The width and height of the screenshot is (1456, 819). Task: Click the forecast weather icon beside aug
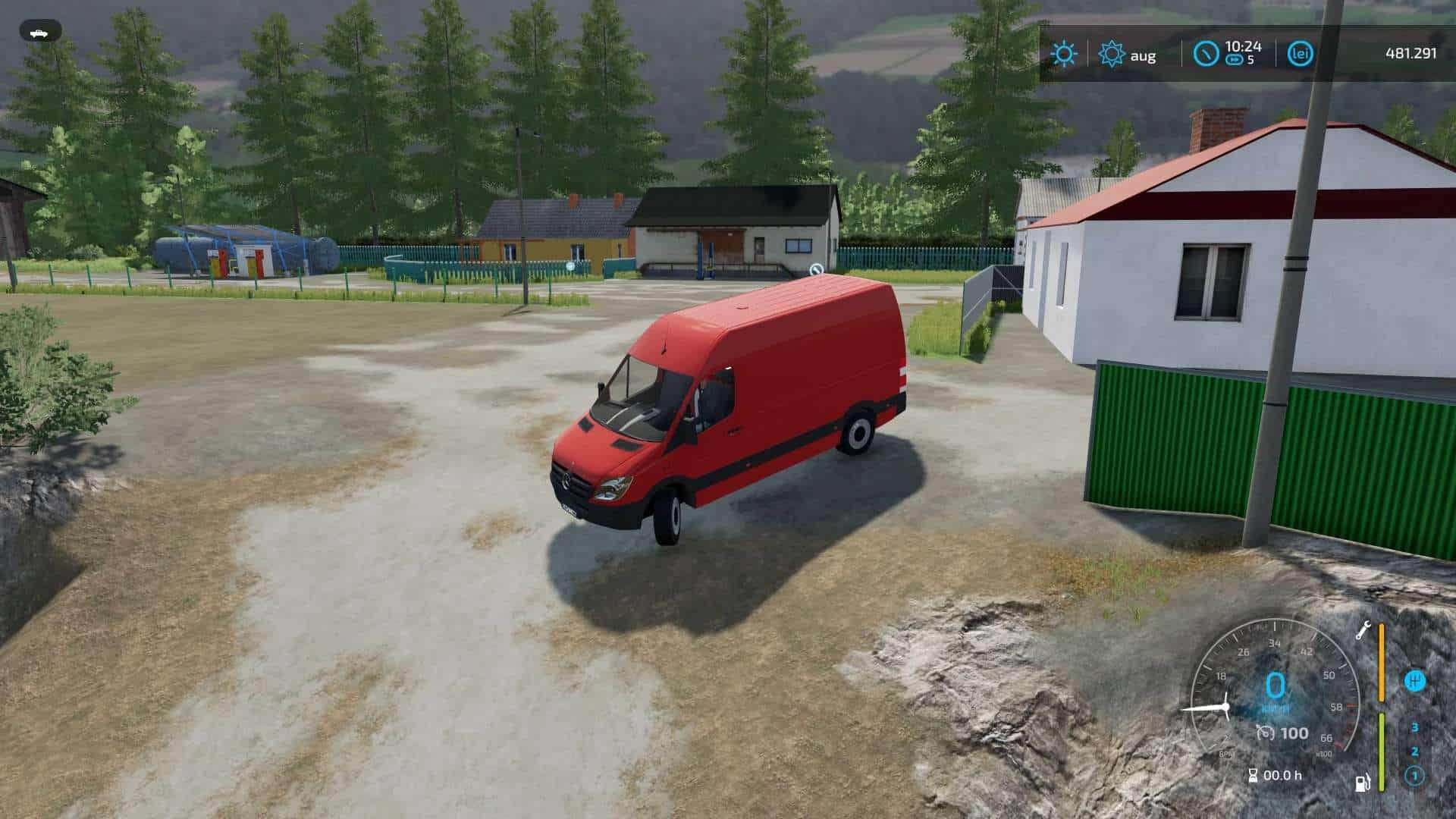pos(1111,53)
